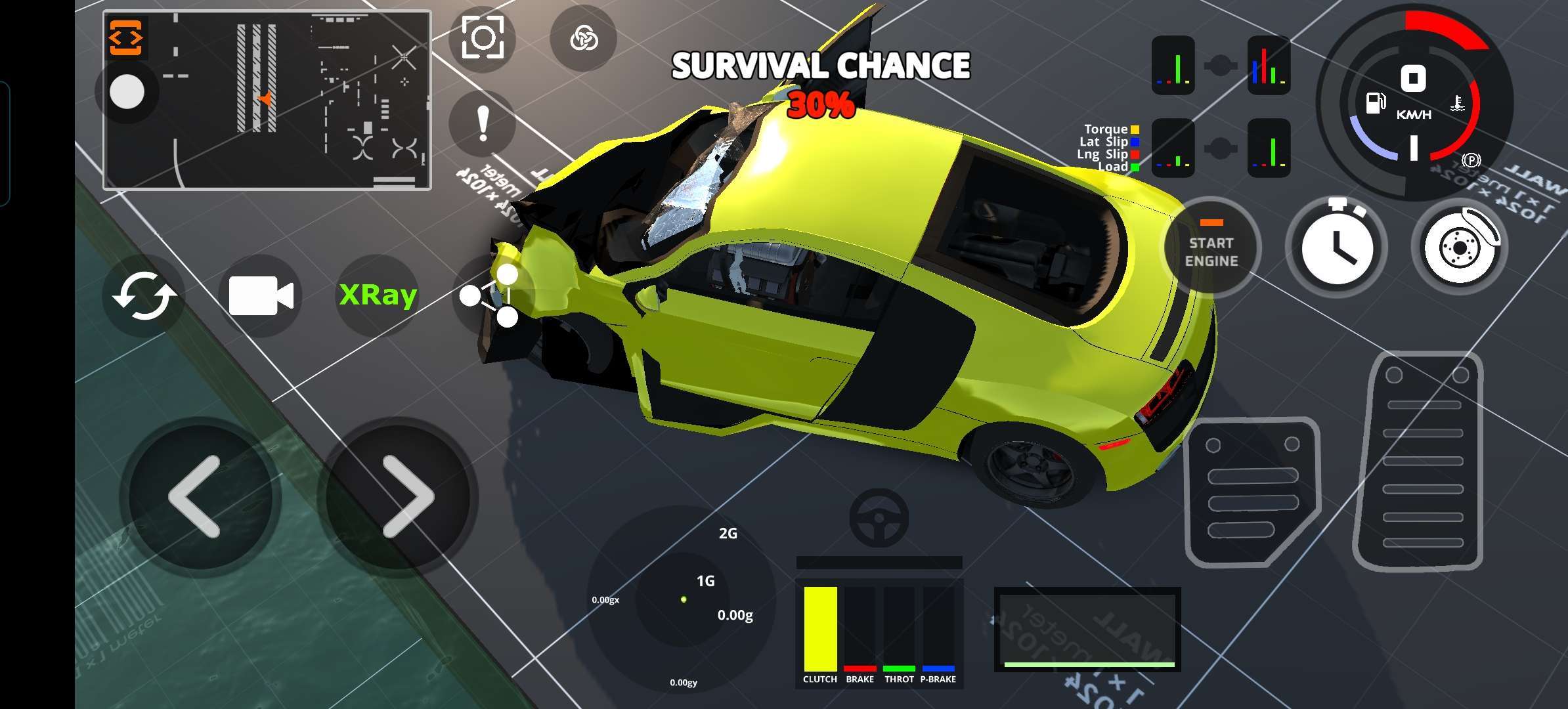Hit the short brake pedal
1568x709 pixels.
[1252, 491]
